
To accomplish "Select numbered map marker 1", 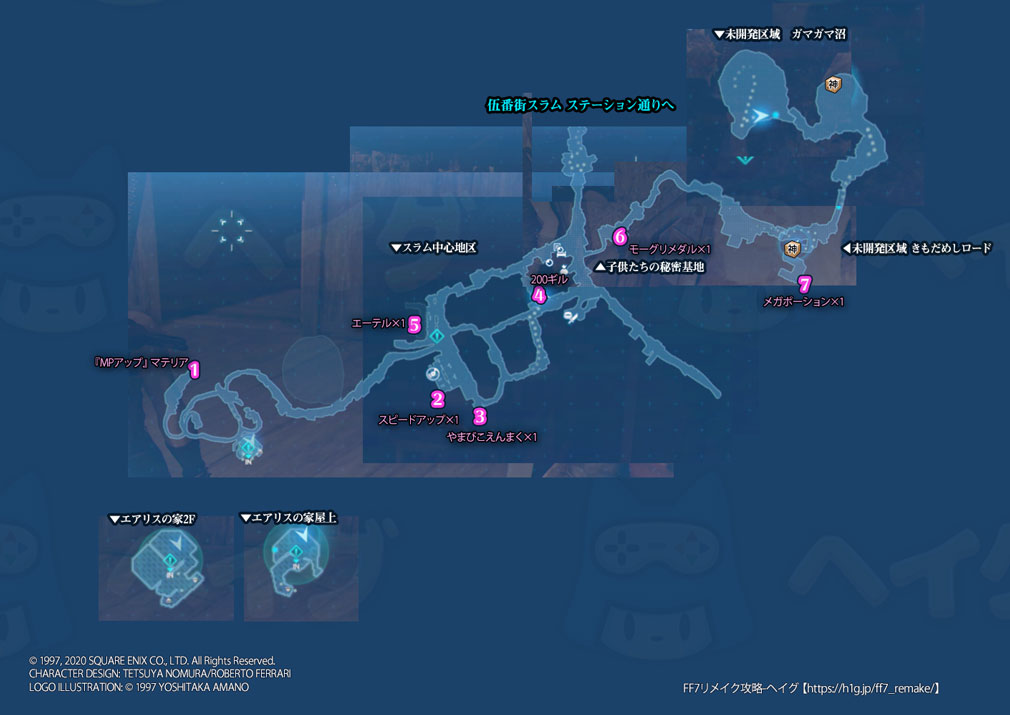I will [x=195, y=369].
